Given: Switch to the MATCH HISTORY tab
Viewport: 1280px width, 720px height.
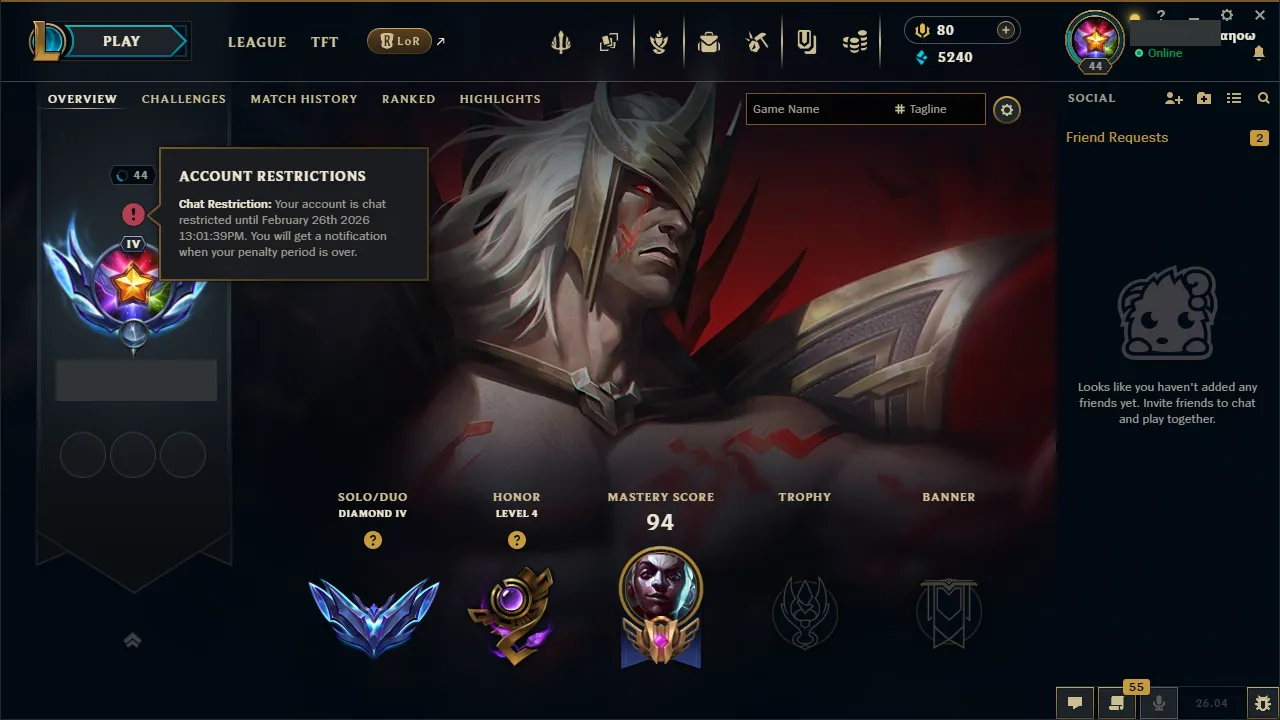Looking at the screenshot, I should [304, 98].
